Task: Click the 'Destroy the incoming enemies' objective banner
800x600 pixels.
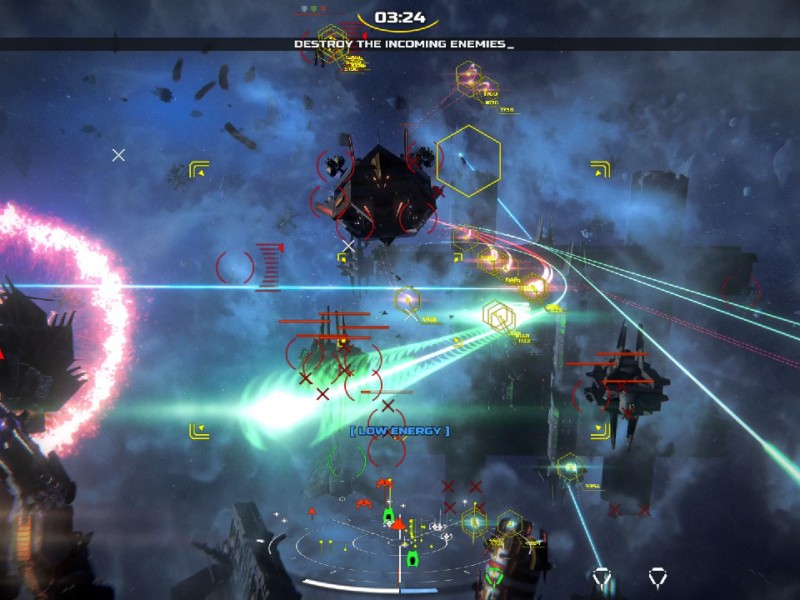Action: (x=403, y=44)
